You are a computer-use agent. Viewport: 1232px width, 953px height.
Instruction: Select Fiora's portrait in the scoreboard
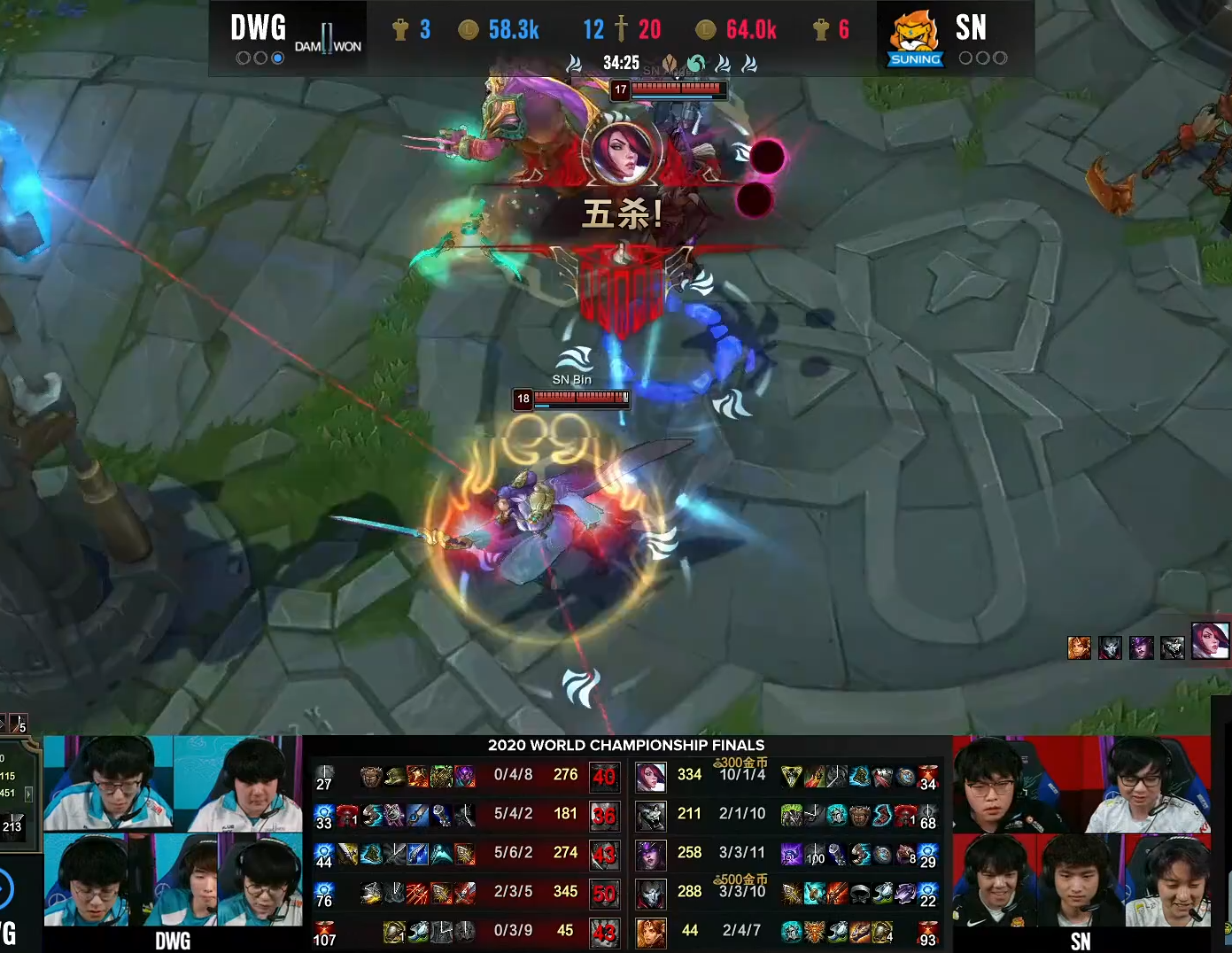point(651,777)
